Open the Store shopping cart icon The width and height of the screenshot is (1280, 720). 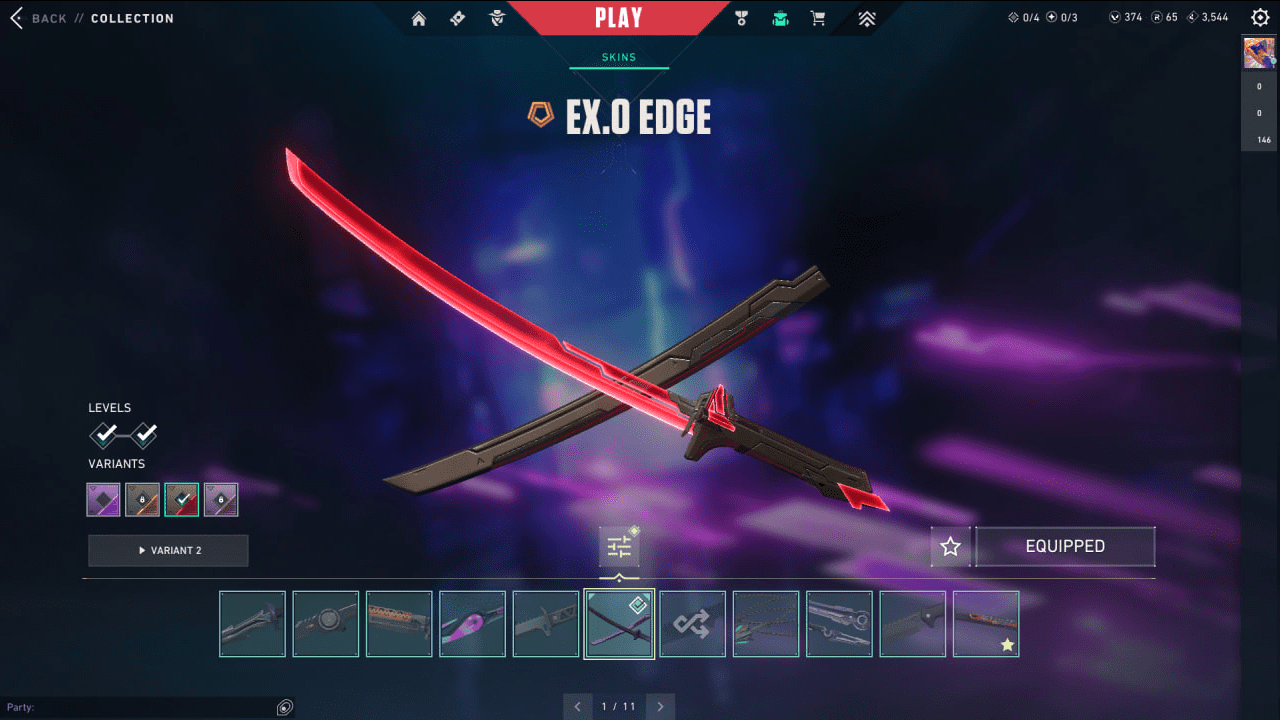(x=817, y=17)
